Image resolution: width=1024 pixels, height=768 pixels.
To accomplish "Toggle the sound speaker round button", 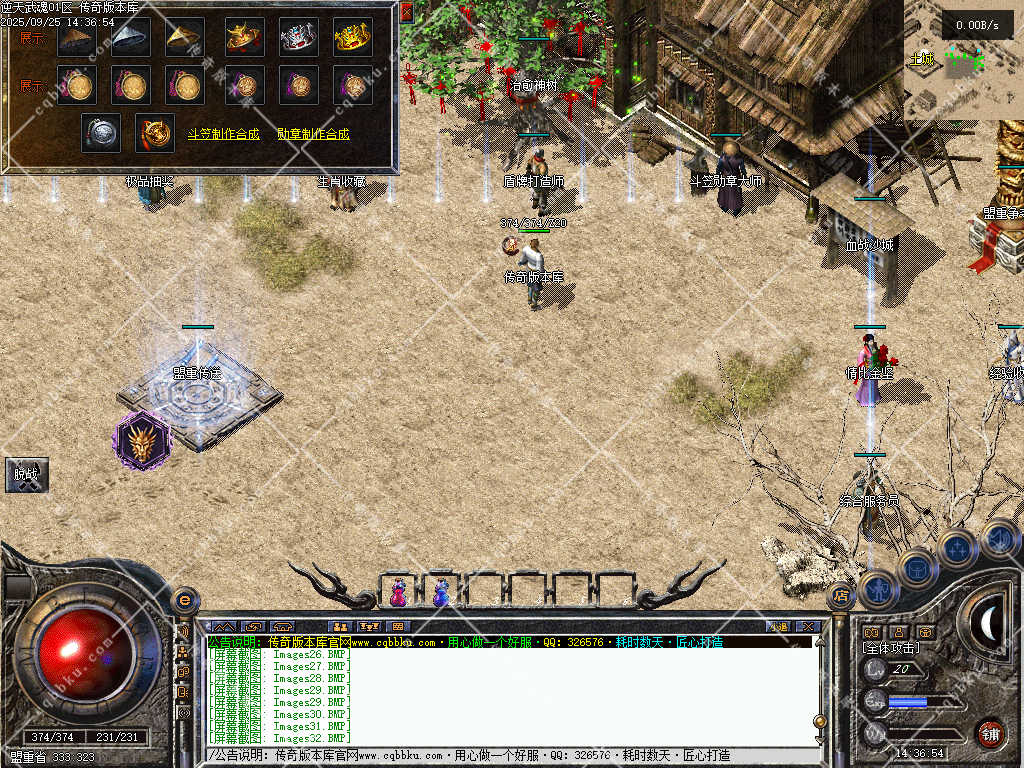I will pyautogui.click(x=999, y=539).
